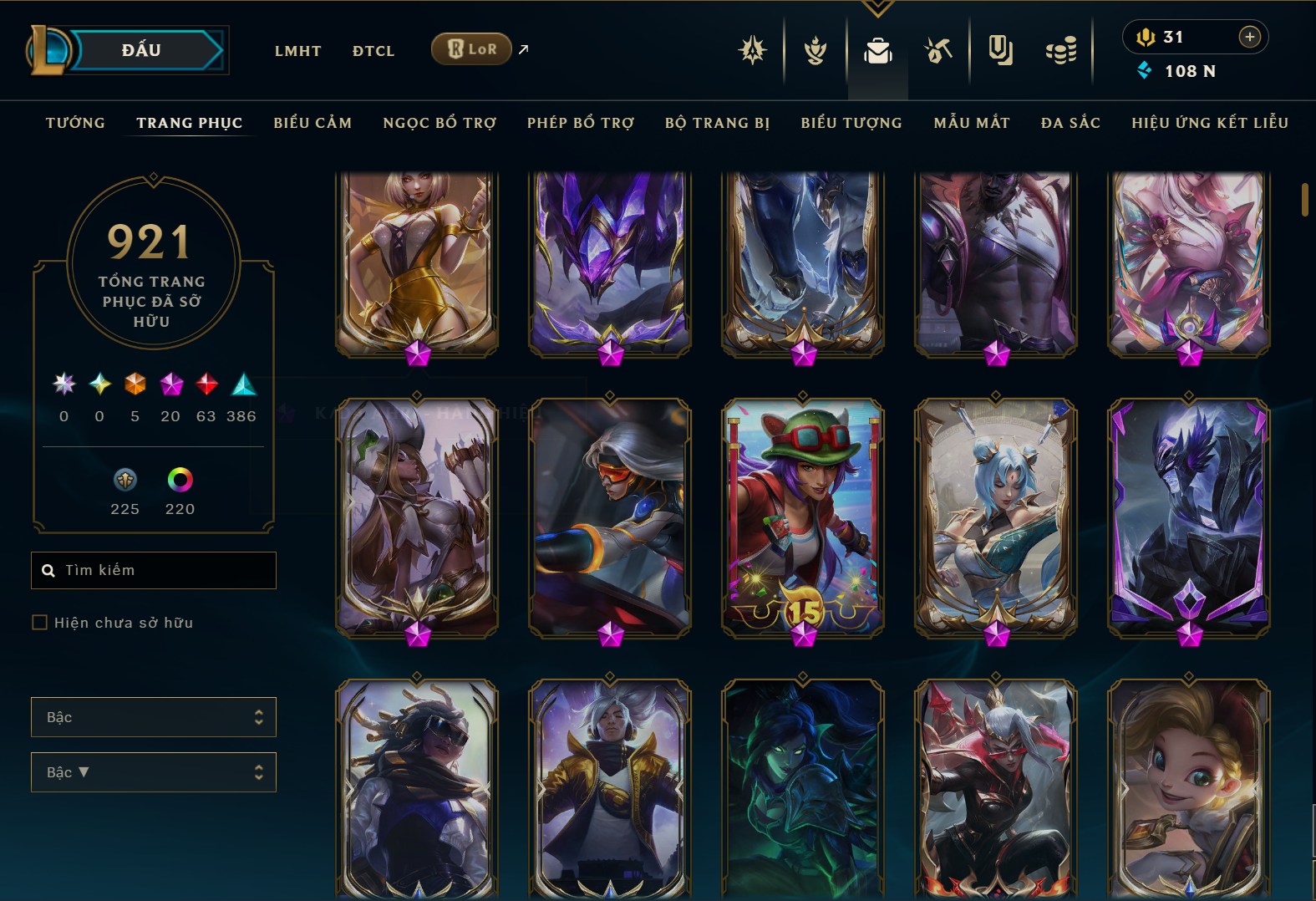Image resolution: width=1316 pixels, height=901 pixels.
Task: Switch to the LMHT game tab
Action: point(297,51)
